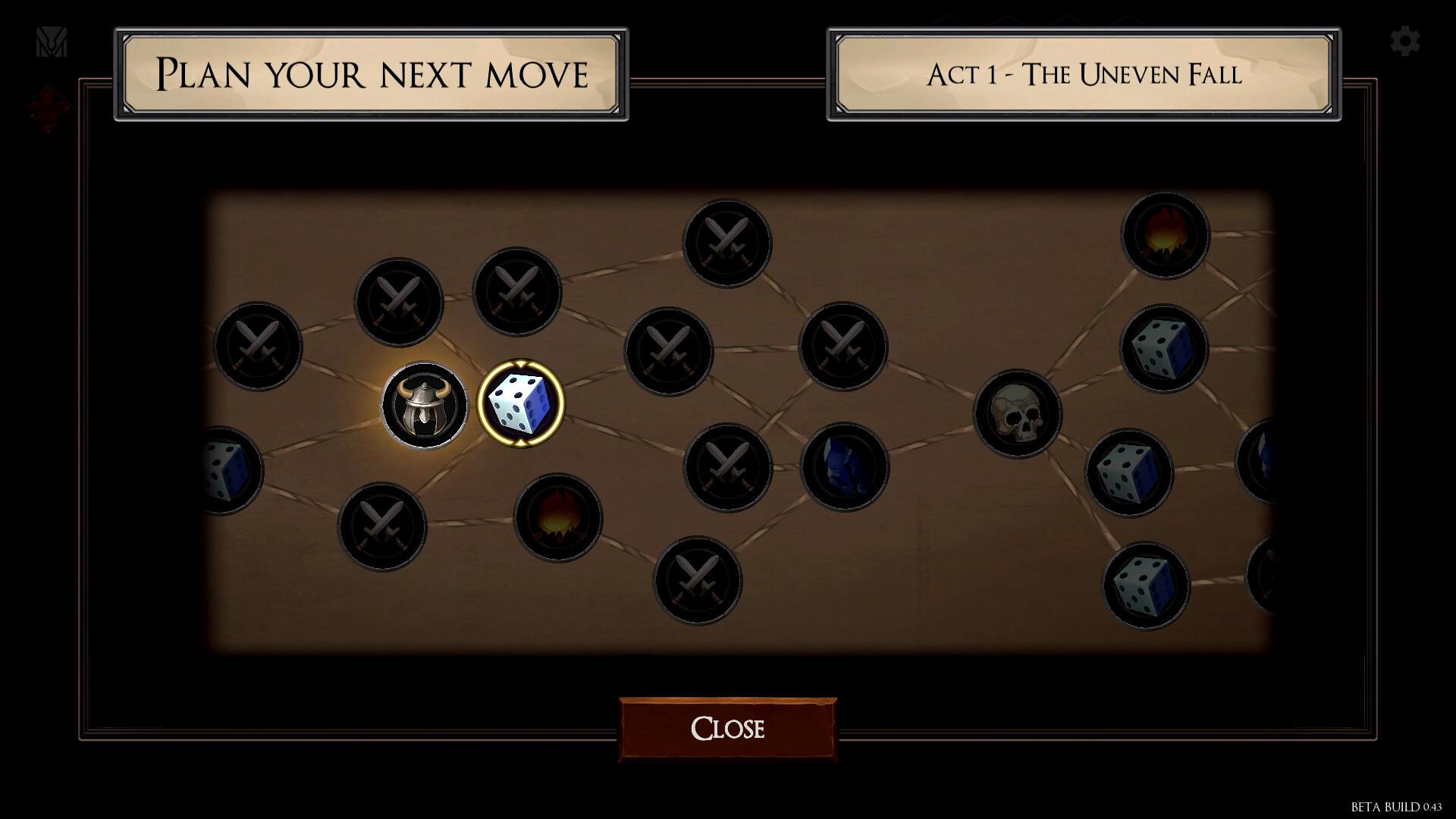Open the settings gear in the top-right corner
The height and width of the screenshot is (819, 1456).
point(1406,41)
